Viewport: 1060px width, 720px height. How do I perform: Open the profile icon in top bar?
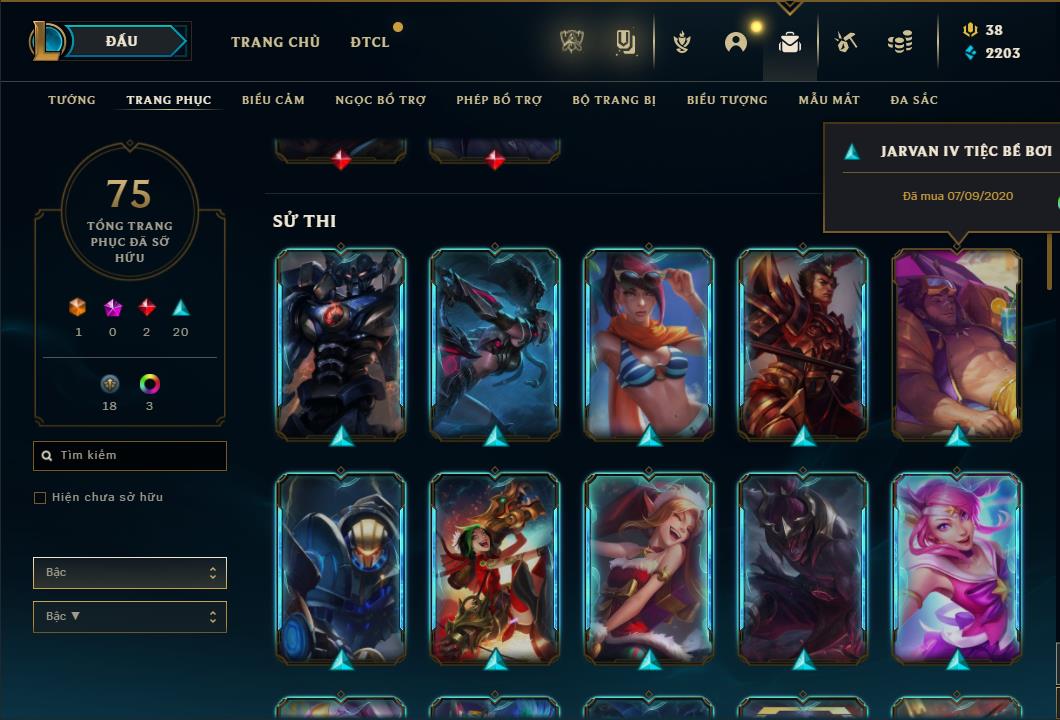coord(736,42)
